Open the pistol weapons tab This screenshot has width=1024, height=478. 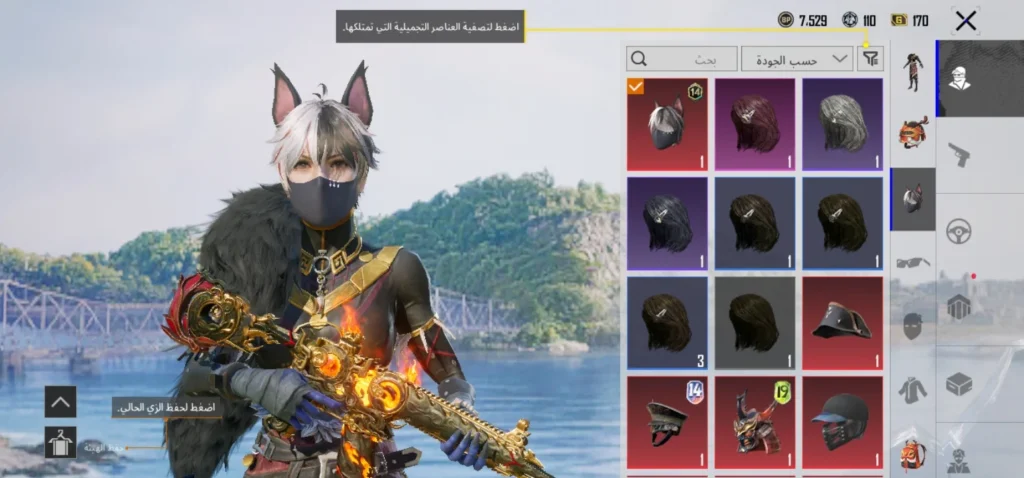click(x=959, y=154)
